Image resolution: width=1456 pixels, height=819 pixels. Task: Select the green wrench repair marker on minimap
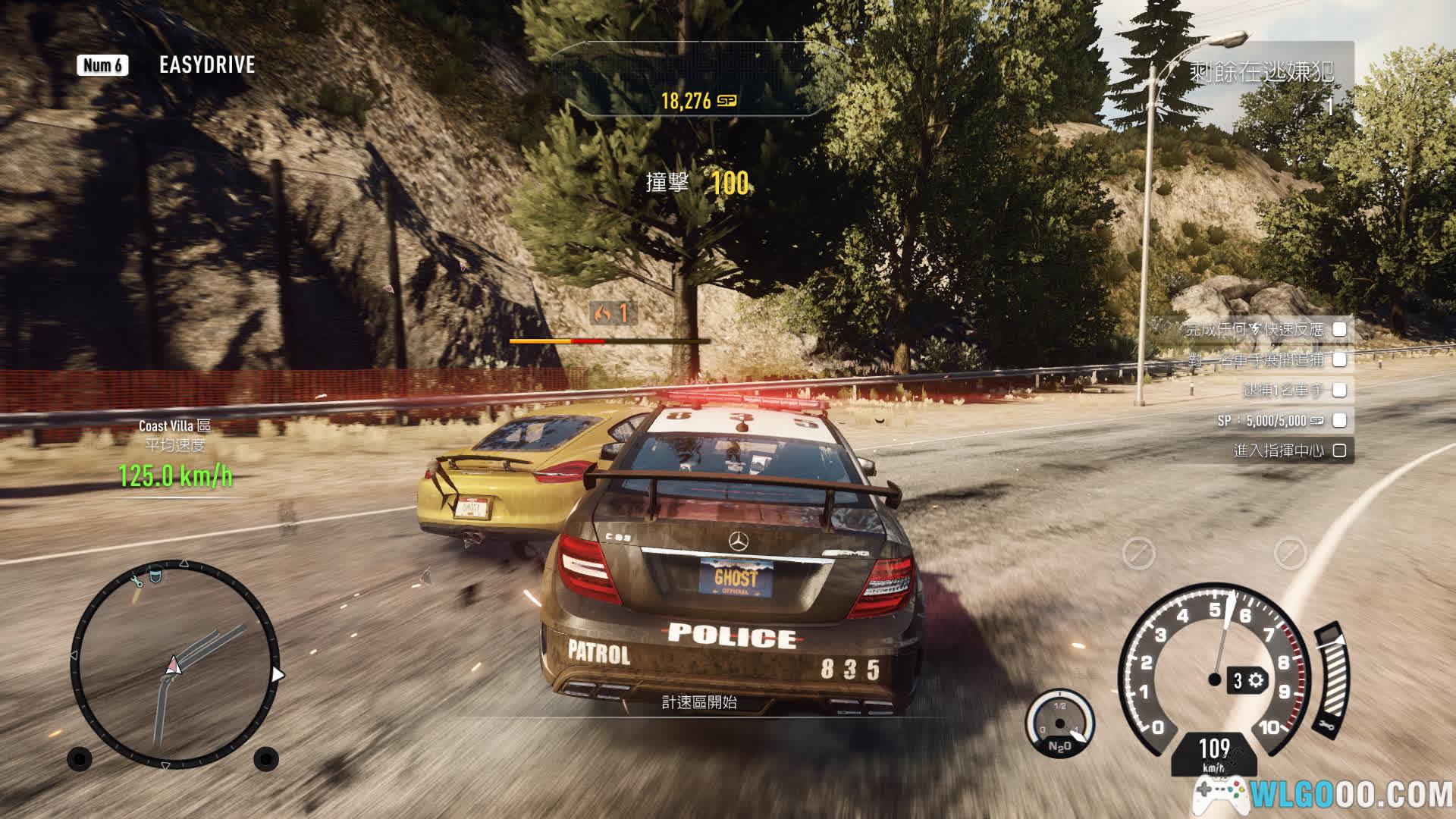(137, 581)
